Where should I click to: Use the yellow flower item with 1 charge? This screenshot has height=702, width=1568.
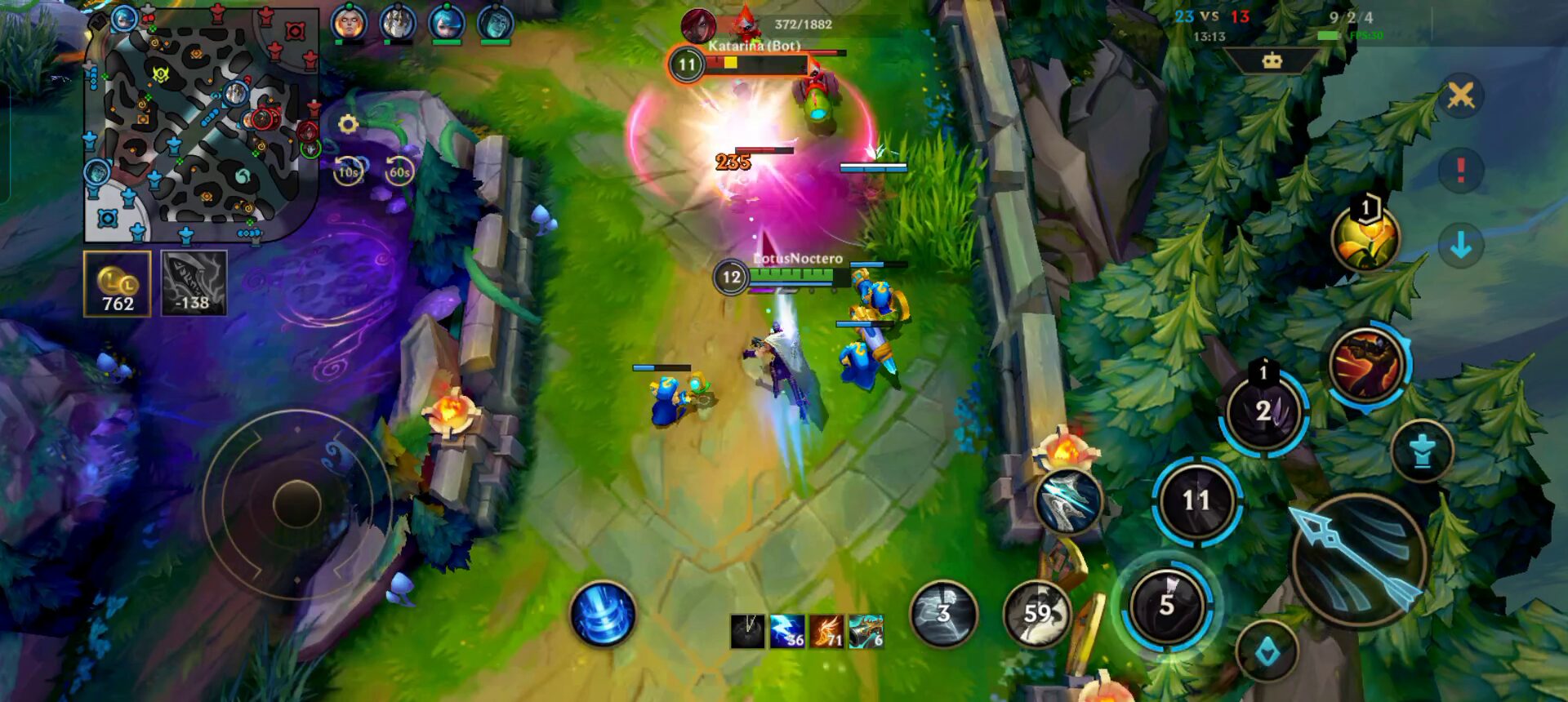click(1365, 238)
